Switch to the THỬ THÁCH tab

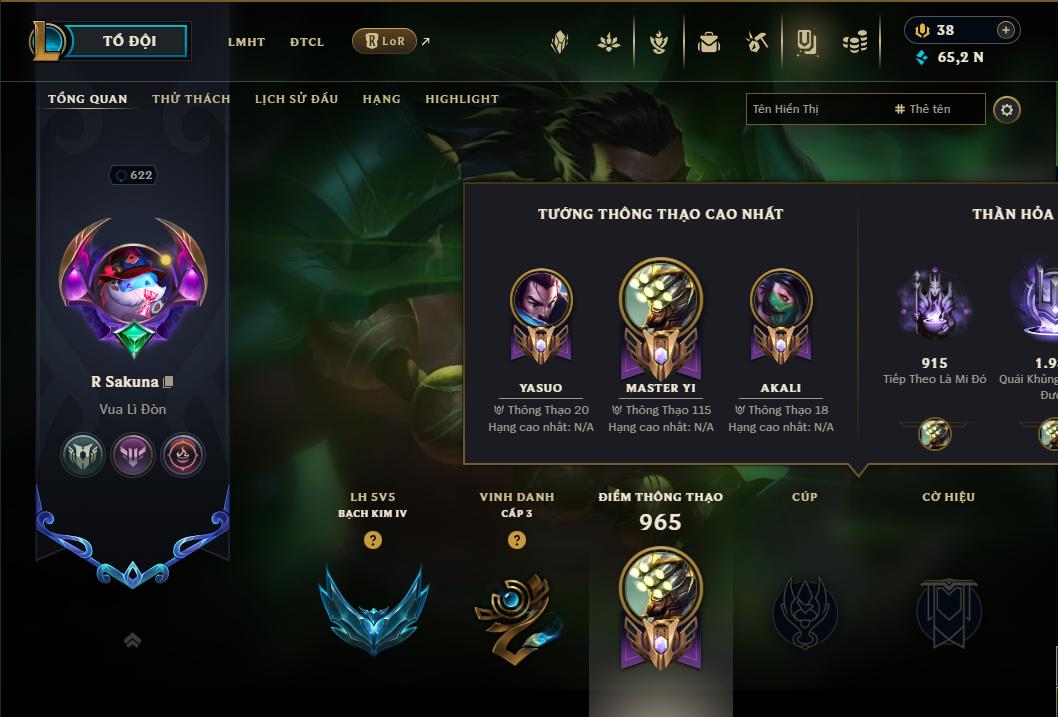pyautogui.click(x=191, y=99)
